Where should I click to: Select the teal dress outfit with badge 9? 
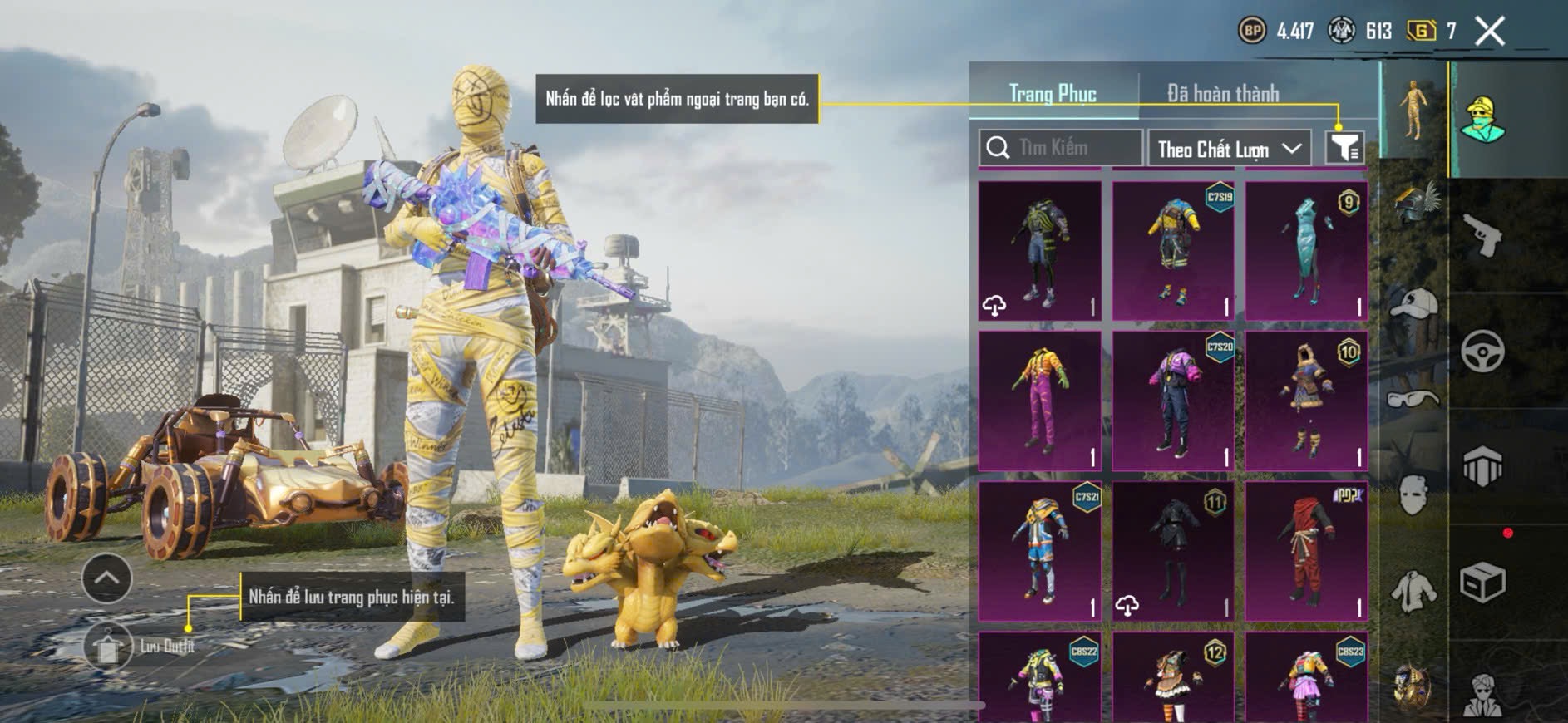[x=1306, y=250]
